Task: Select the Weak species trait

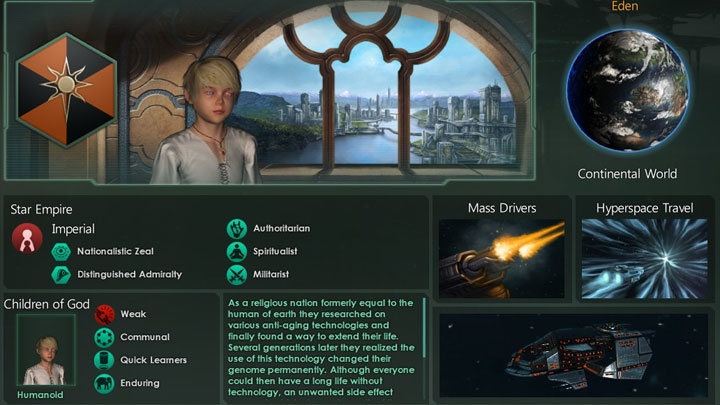Action: click(x=104, y=314)
